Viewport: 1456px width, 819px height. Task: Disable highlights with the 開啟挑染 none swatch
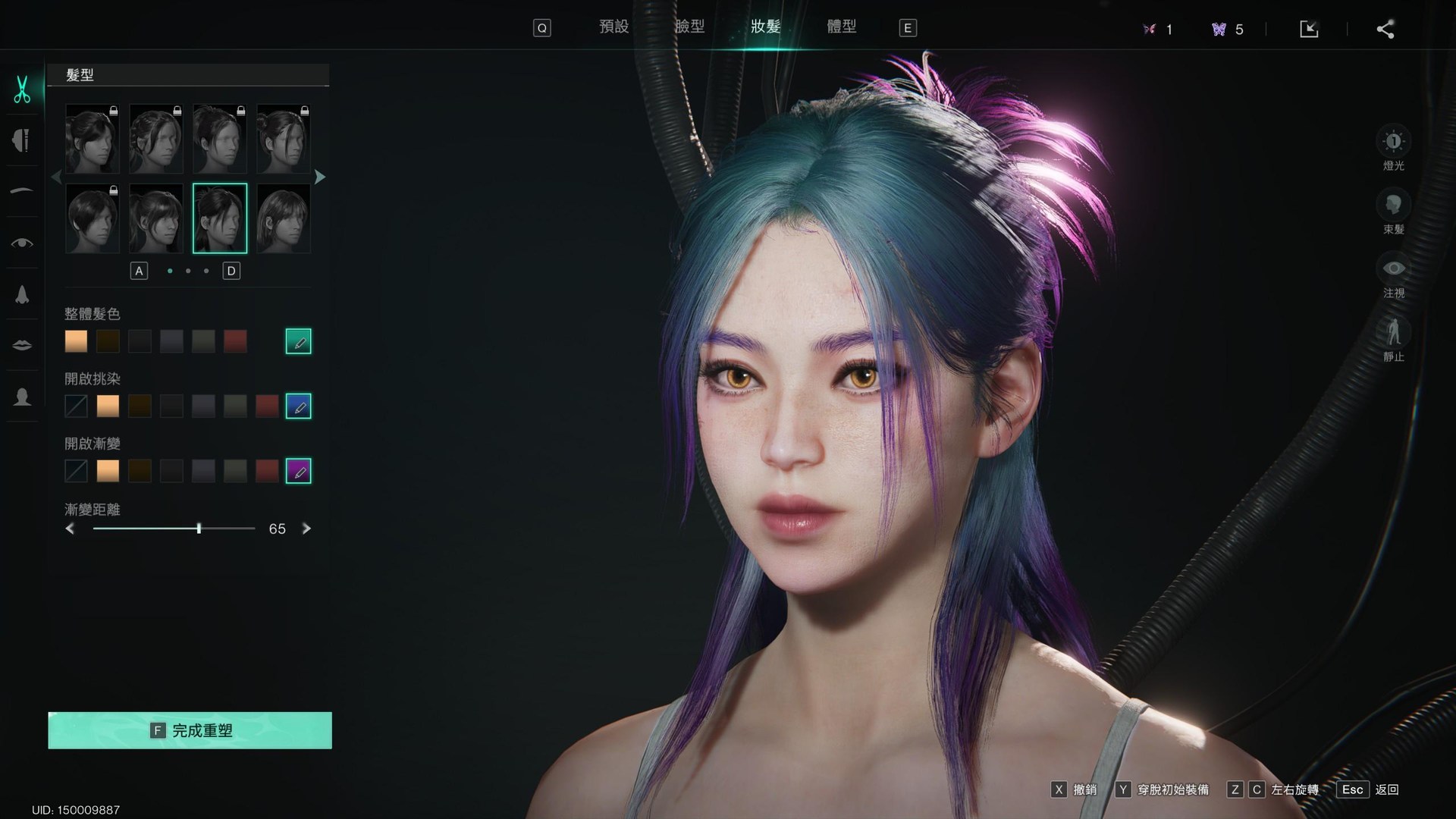pos(76,406)
